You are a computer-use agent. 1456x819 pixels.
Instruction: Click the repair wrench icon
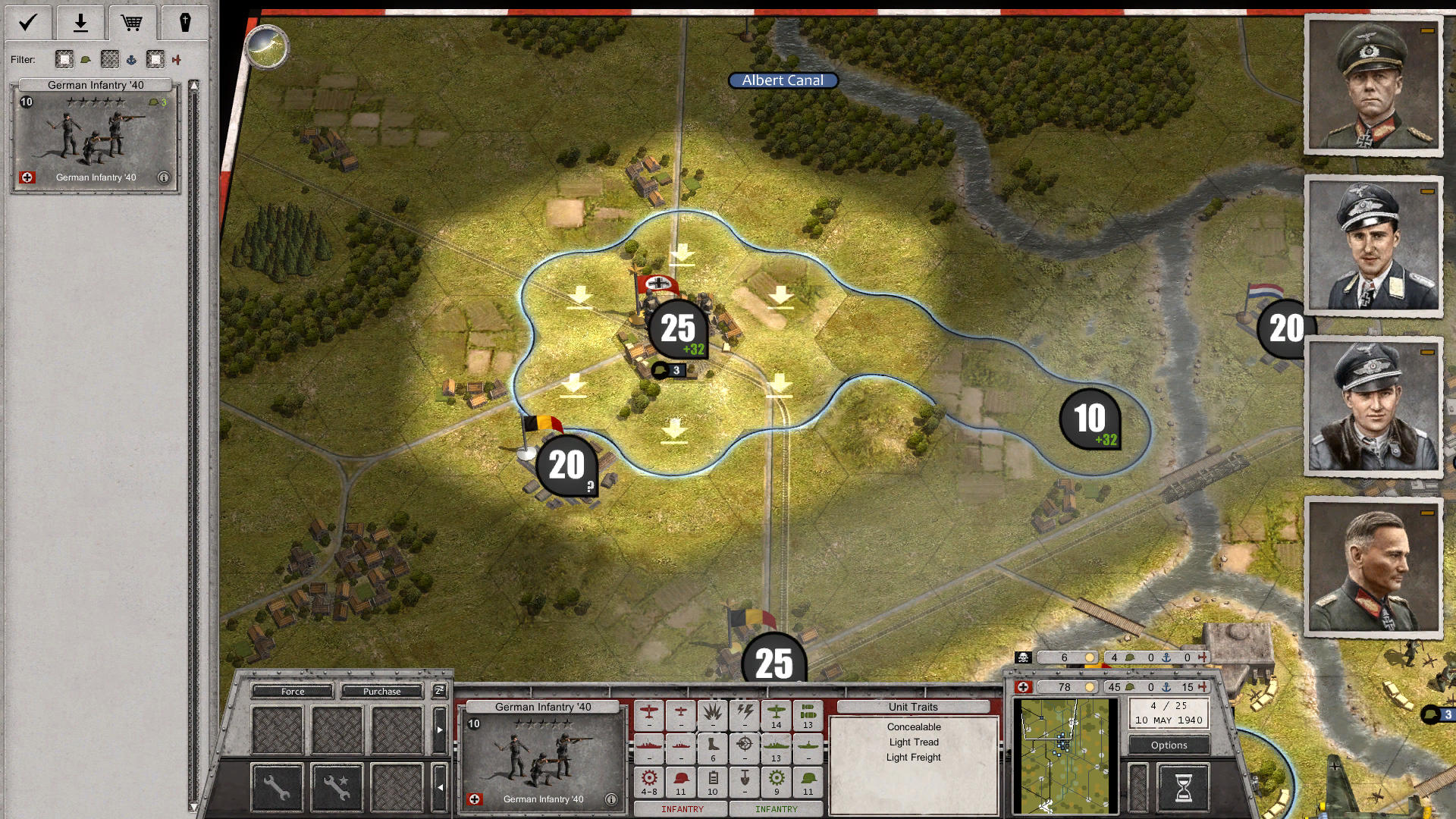click(277, 787)
